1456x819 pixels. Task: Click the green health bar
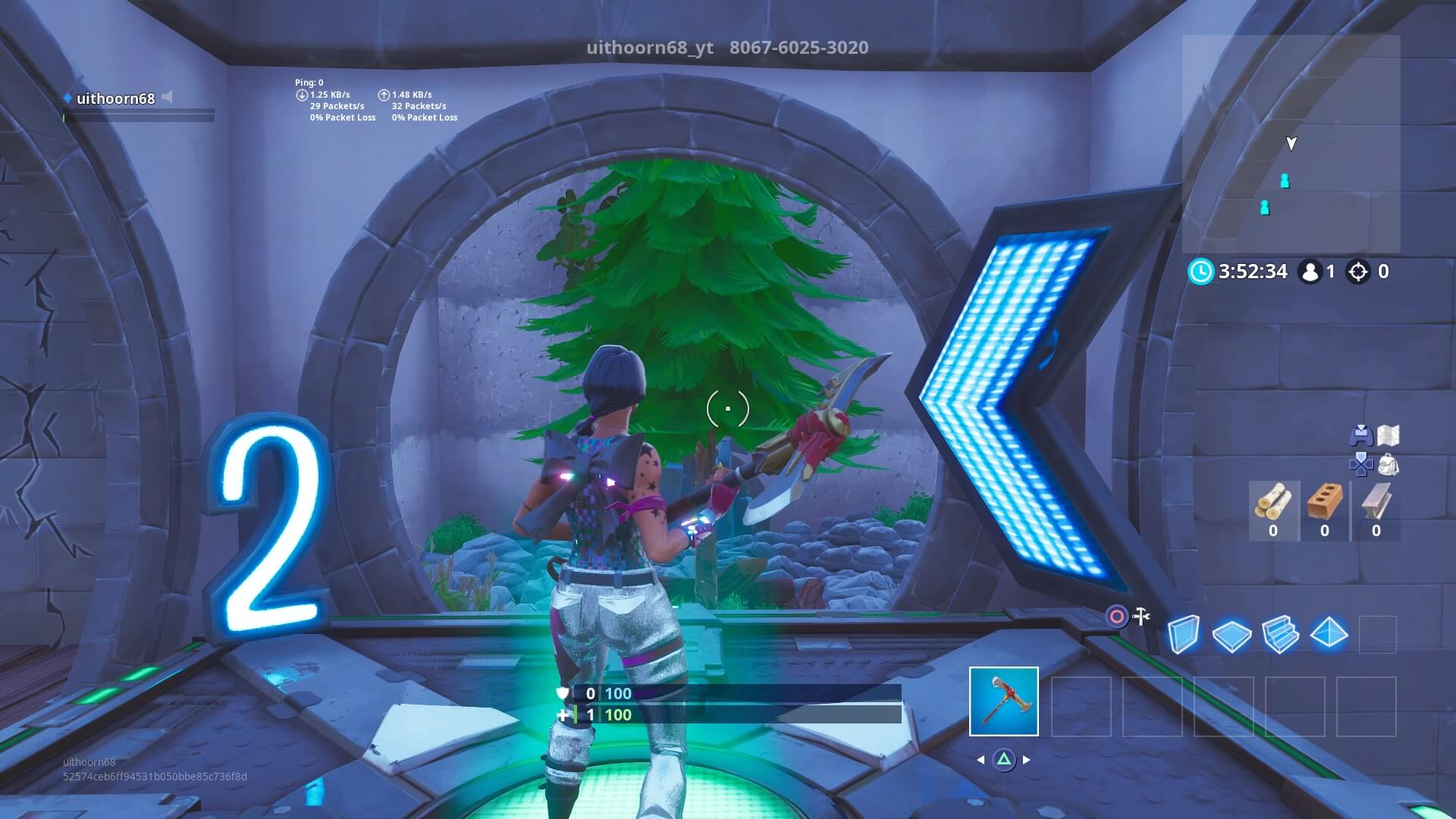(743, 714)
